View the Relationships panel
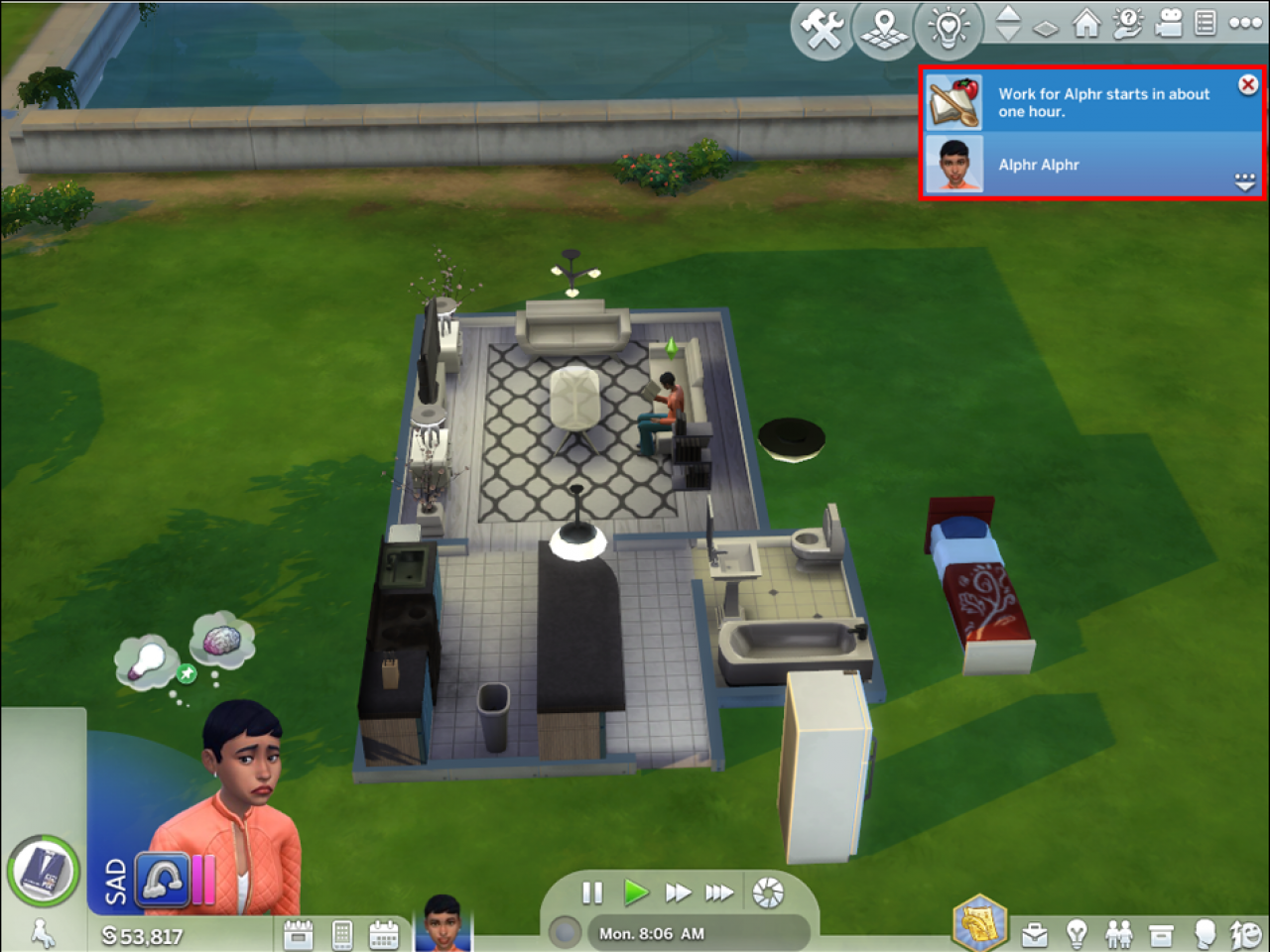This screenshot has height=952, width=1270. pos(1121,933)
